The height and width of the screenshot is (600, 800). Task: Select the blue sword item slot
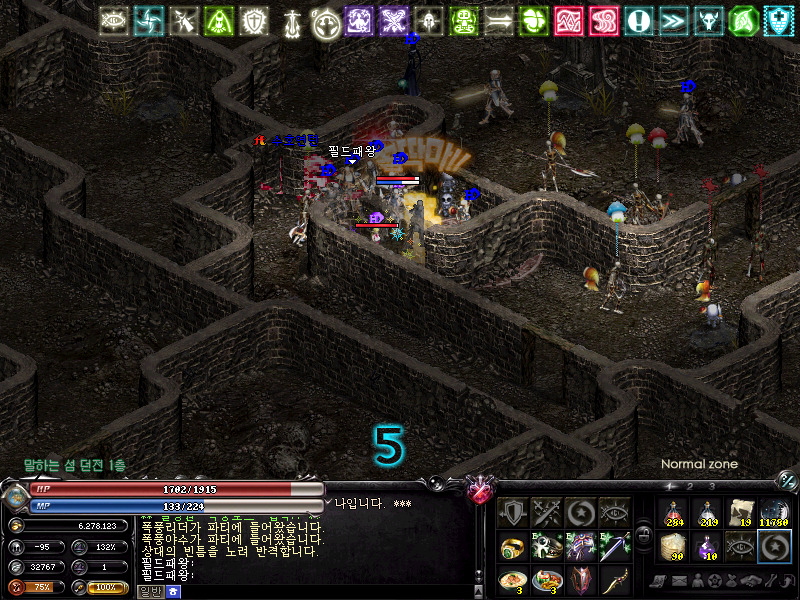615,547
